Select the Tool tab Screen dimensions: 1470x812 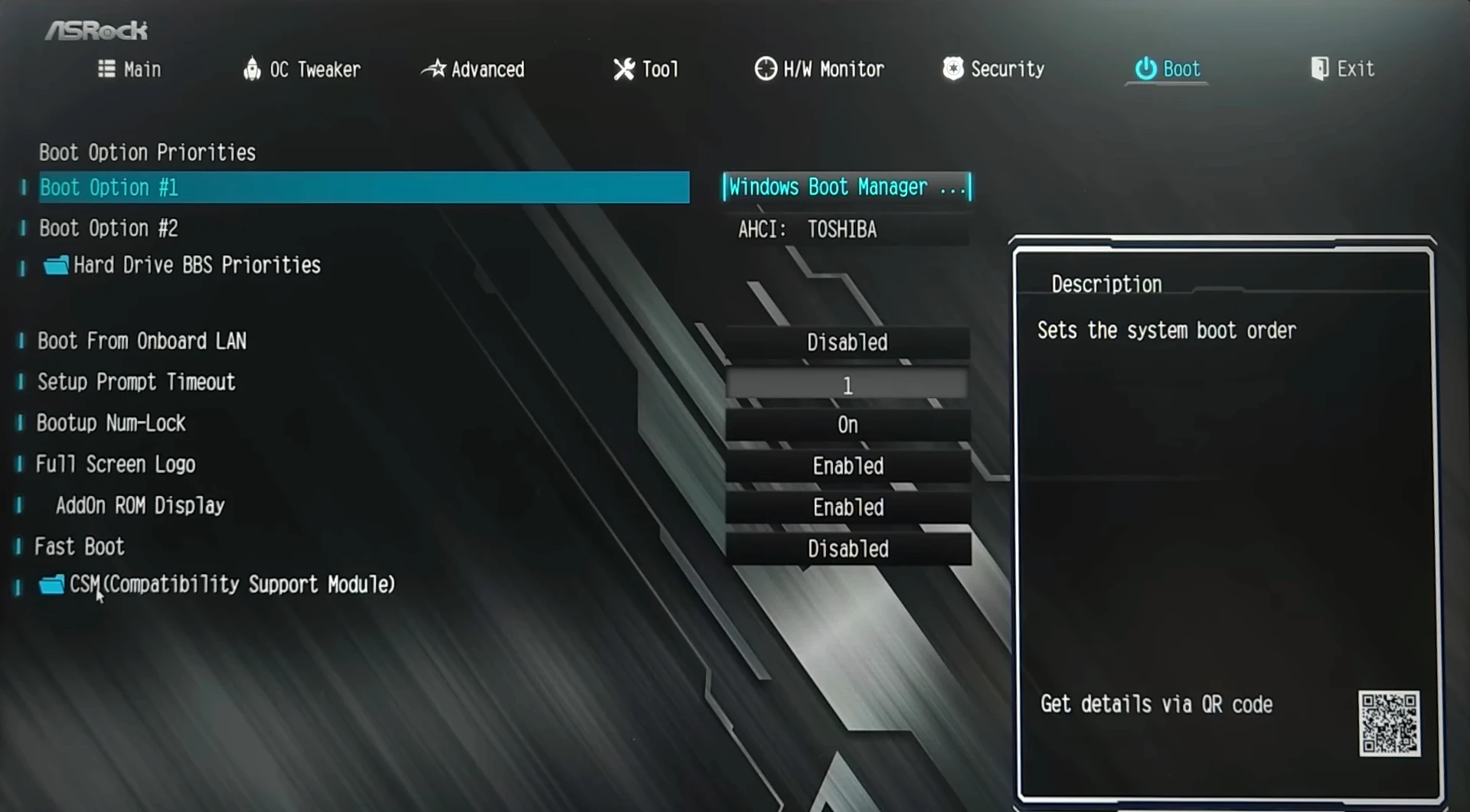pos(646,70)
